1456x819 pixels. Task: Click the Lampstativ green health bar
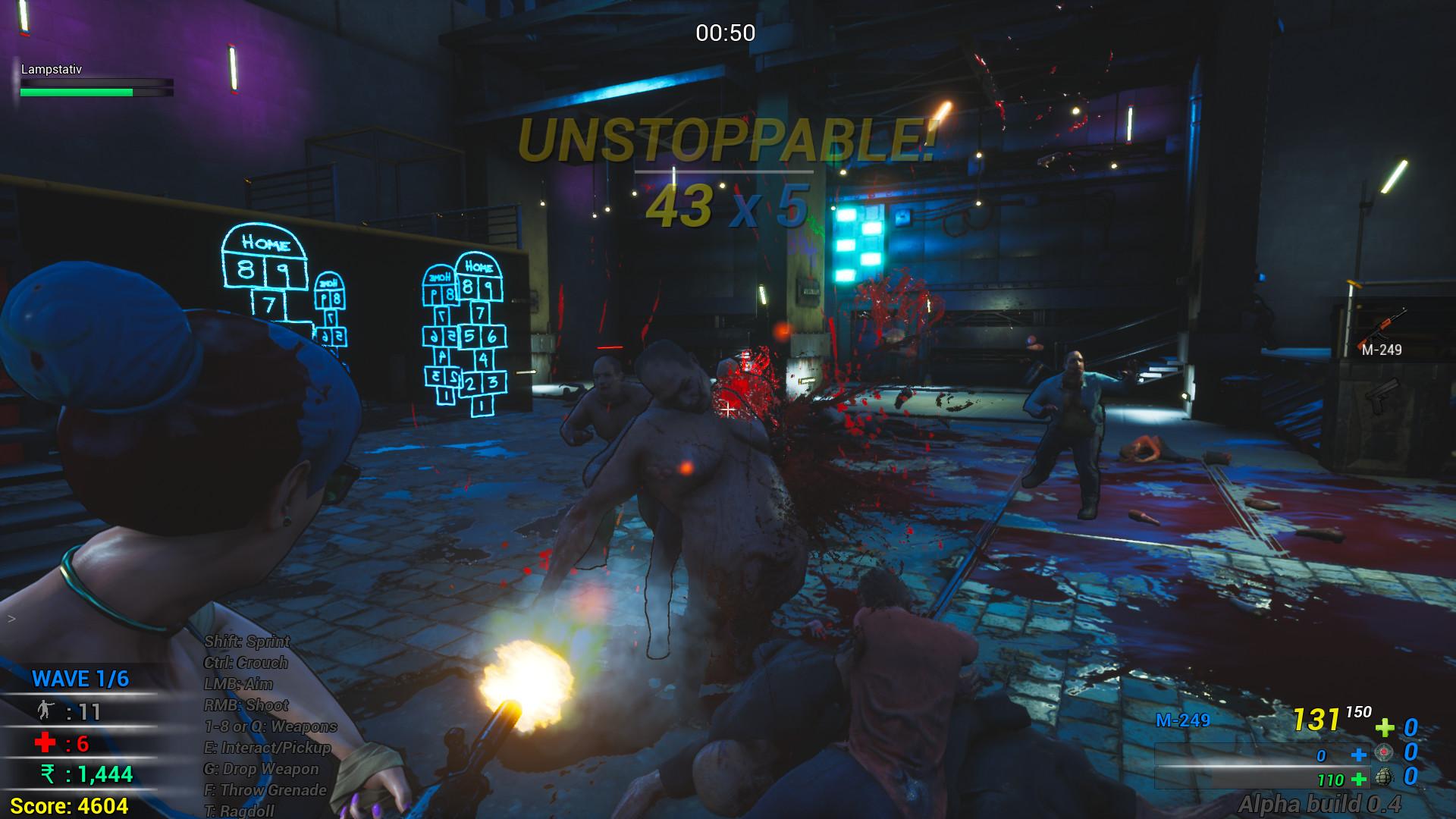78,93
